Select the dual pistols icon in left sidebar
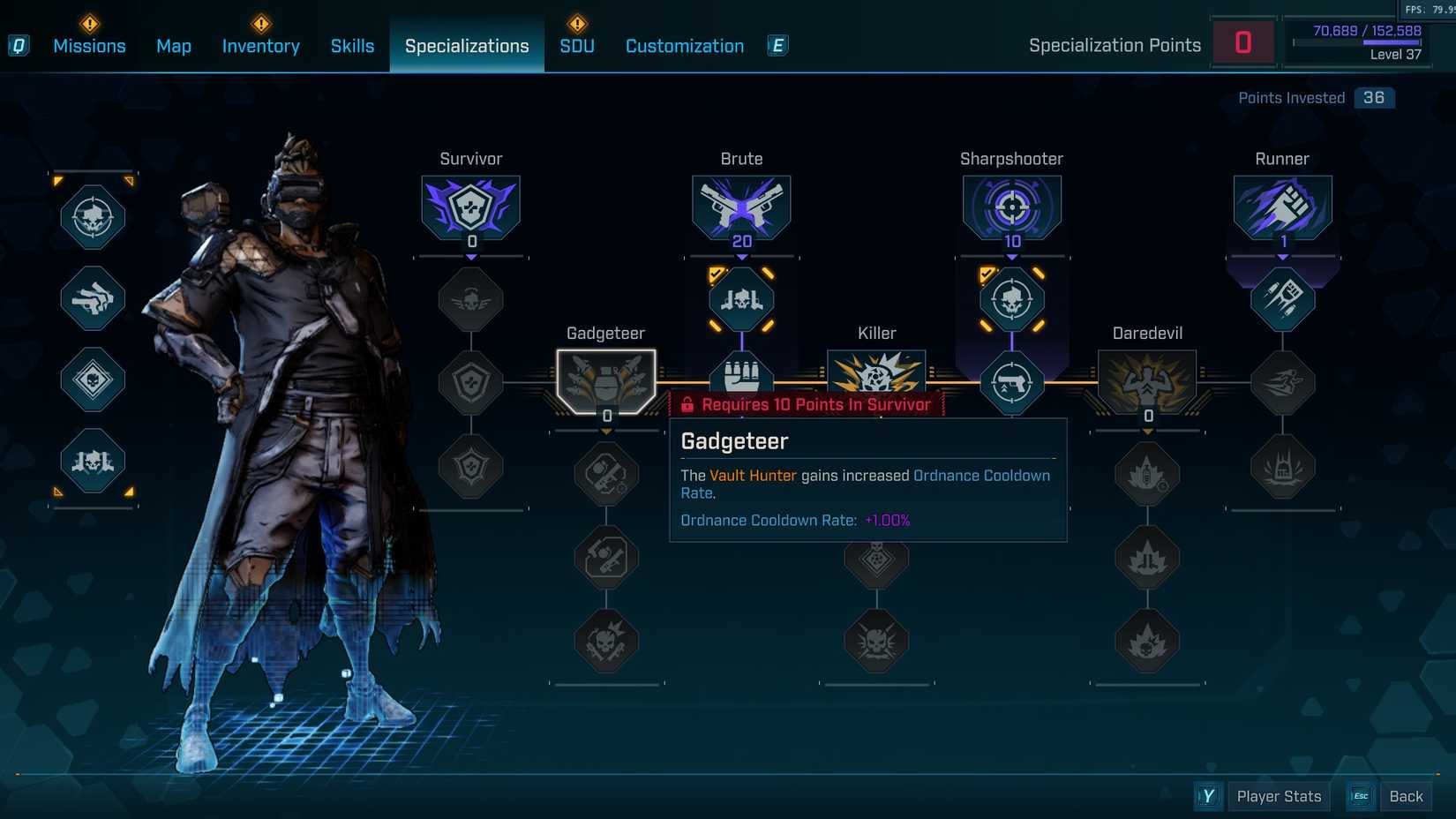 point(92,300)
